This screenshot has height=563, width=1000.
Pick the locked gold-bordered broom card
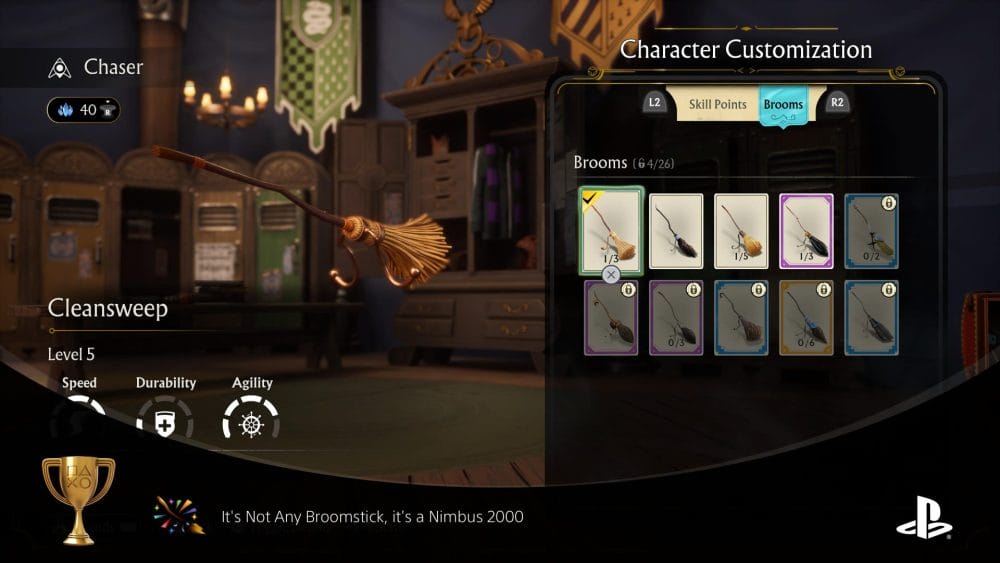[x=806, y=317]
